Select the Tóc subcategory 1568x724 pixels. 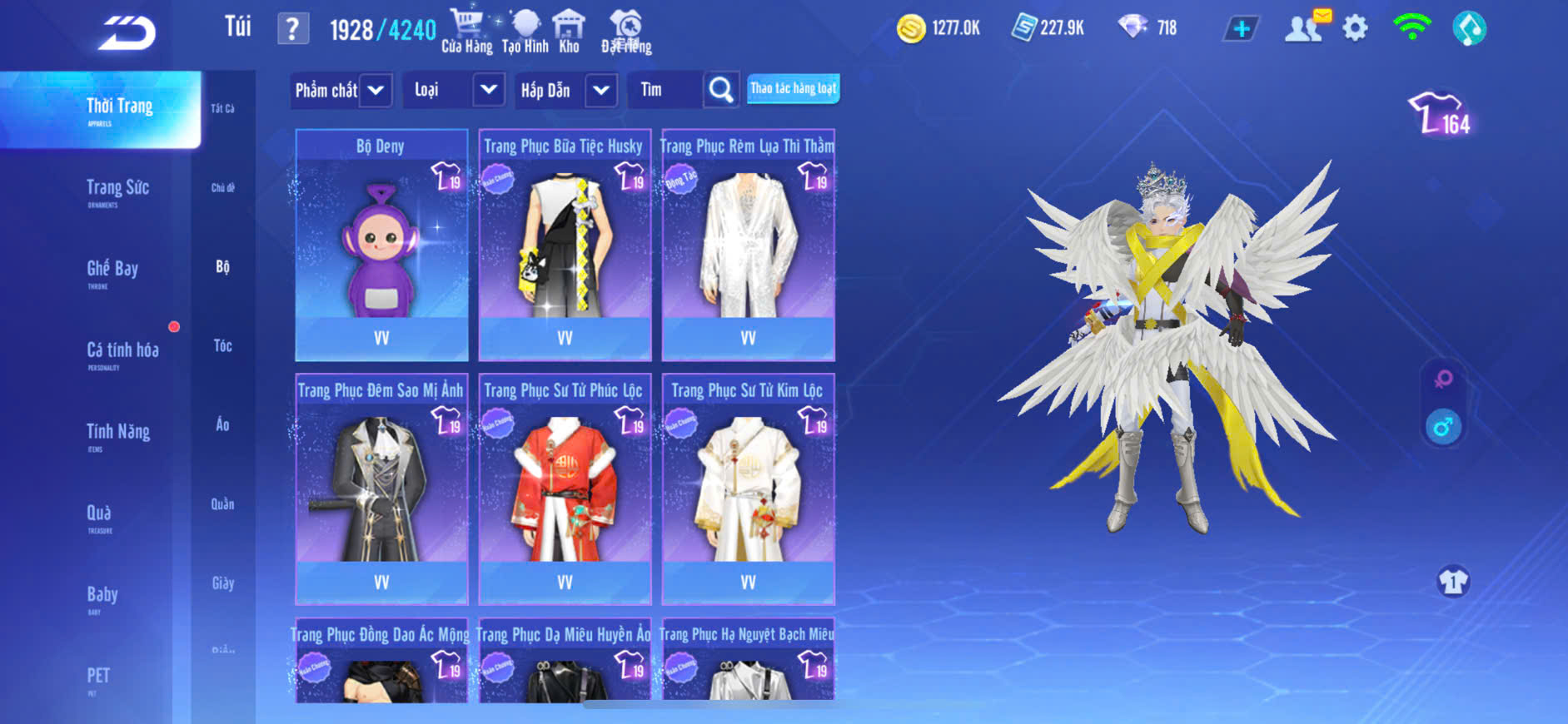point(222,345)
